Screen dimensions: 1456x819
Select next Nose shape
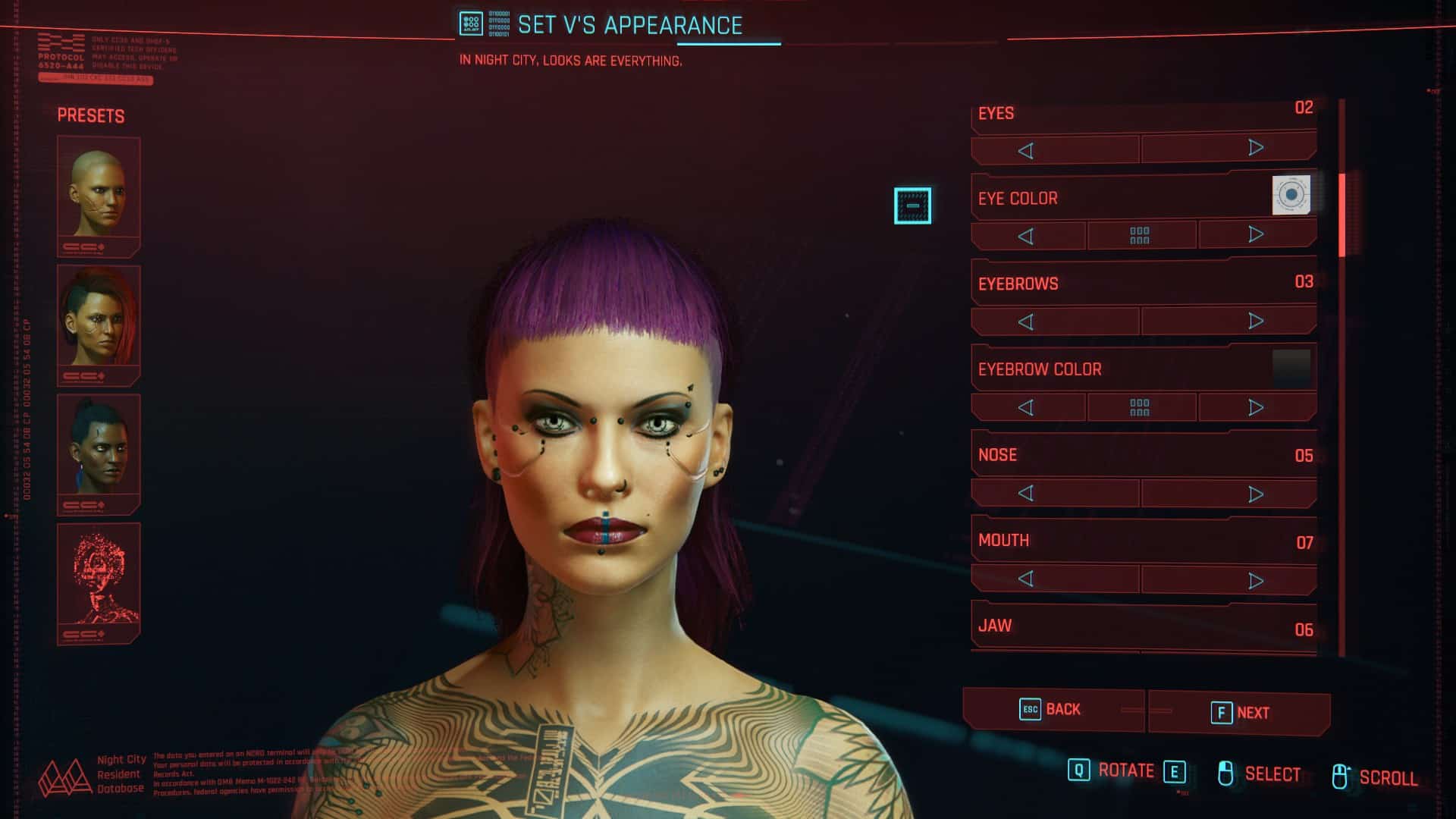pos(1255,494)
